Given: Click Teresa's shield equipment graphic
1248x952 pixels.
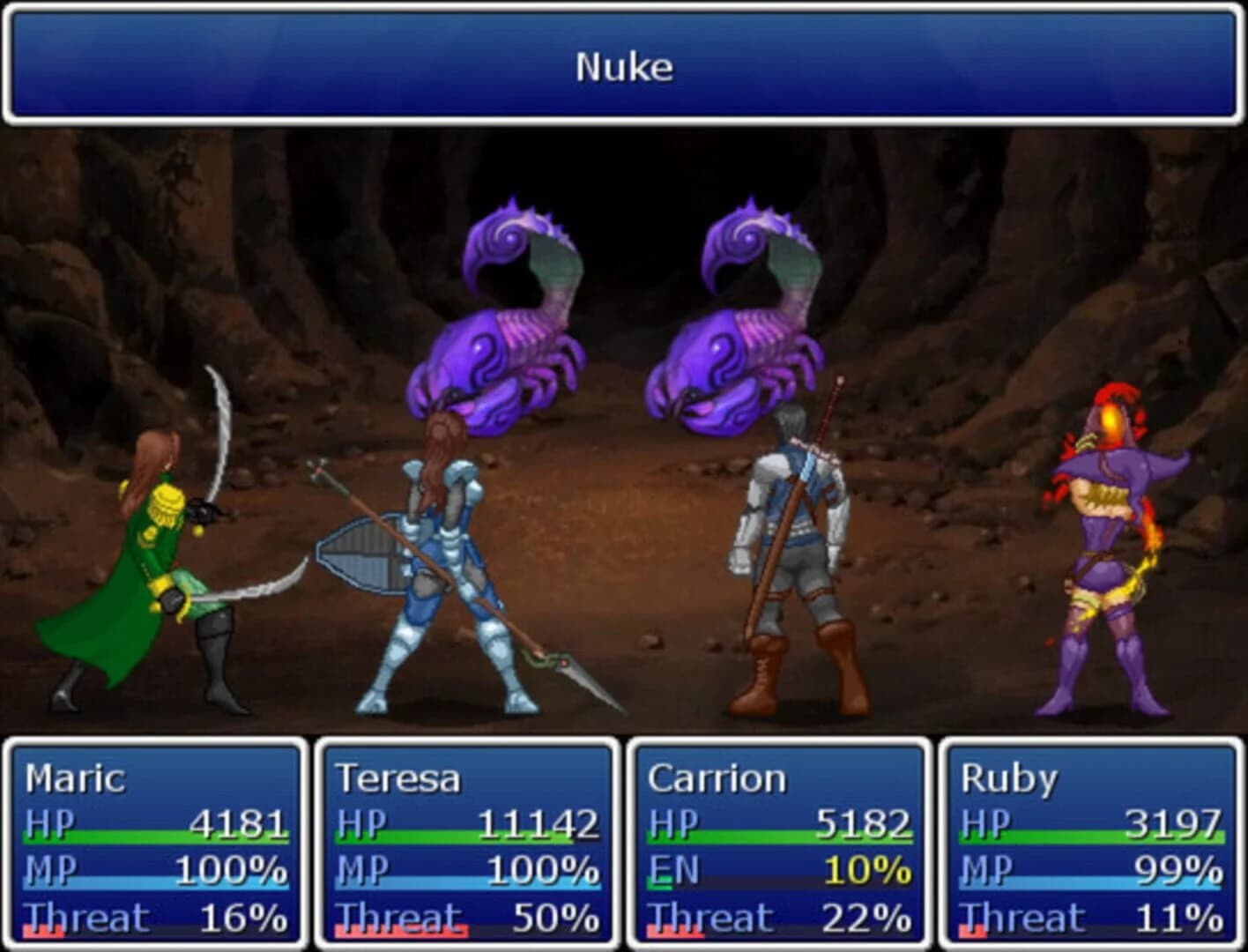Looking at the screenshot, I should click(357, 551).
